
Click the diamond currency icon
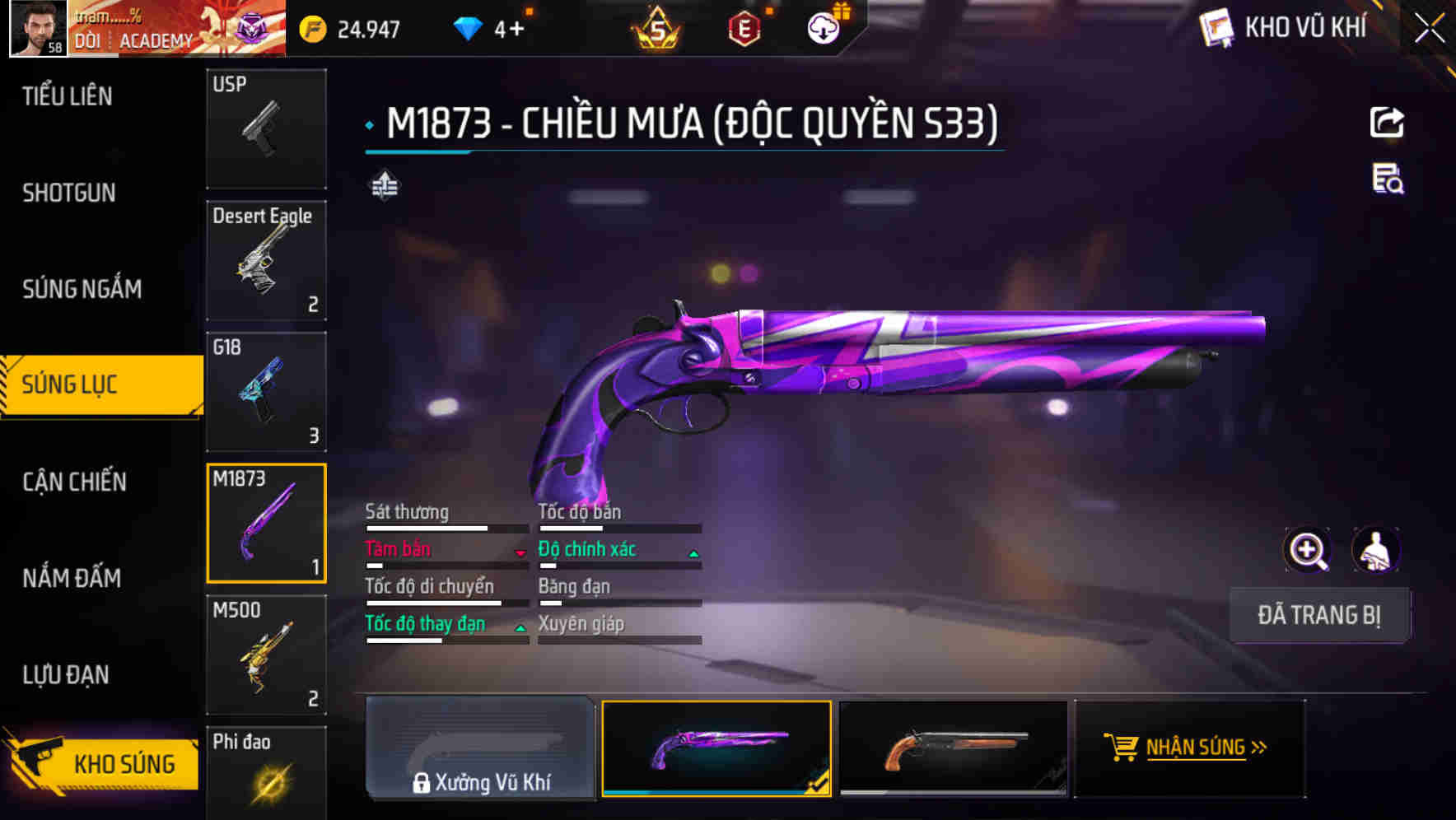click(467, 27)
